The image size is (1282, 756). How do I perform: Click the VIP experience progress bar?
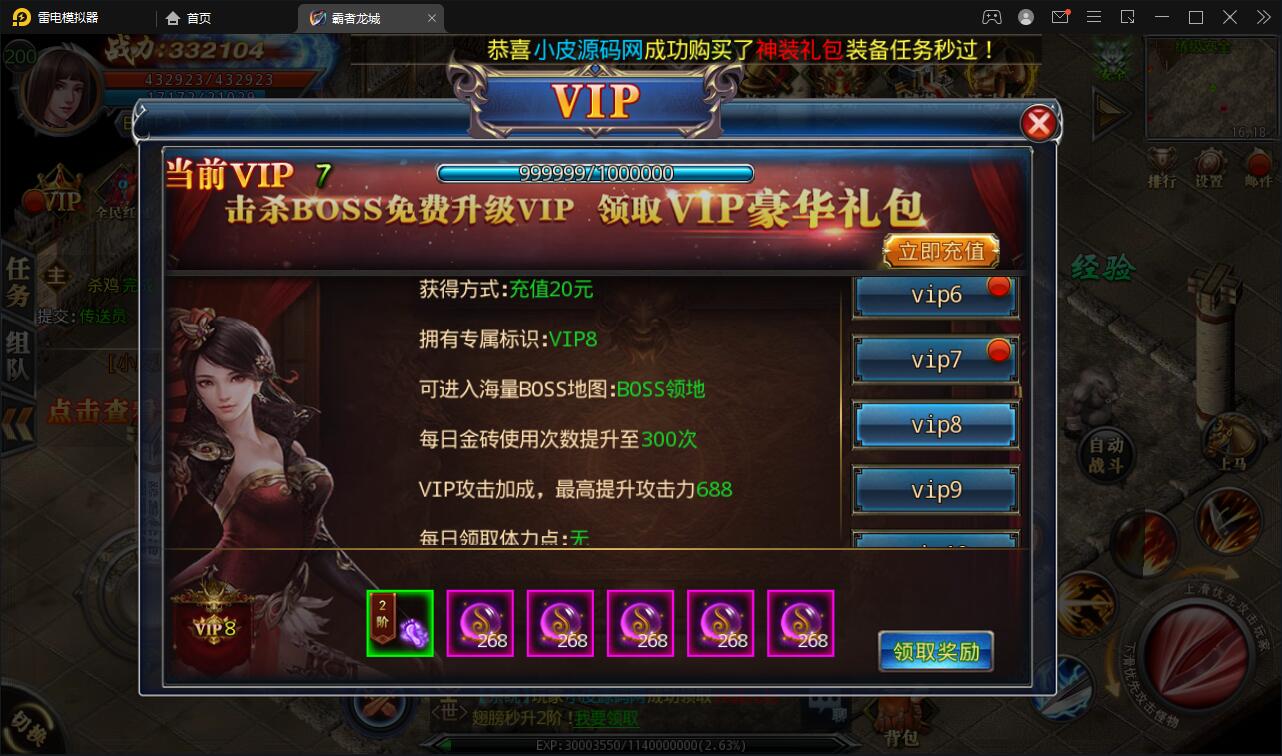(595, 172)
